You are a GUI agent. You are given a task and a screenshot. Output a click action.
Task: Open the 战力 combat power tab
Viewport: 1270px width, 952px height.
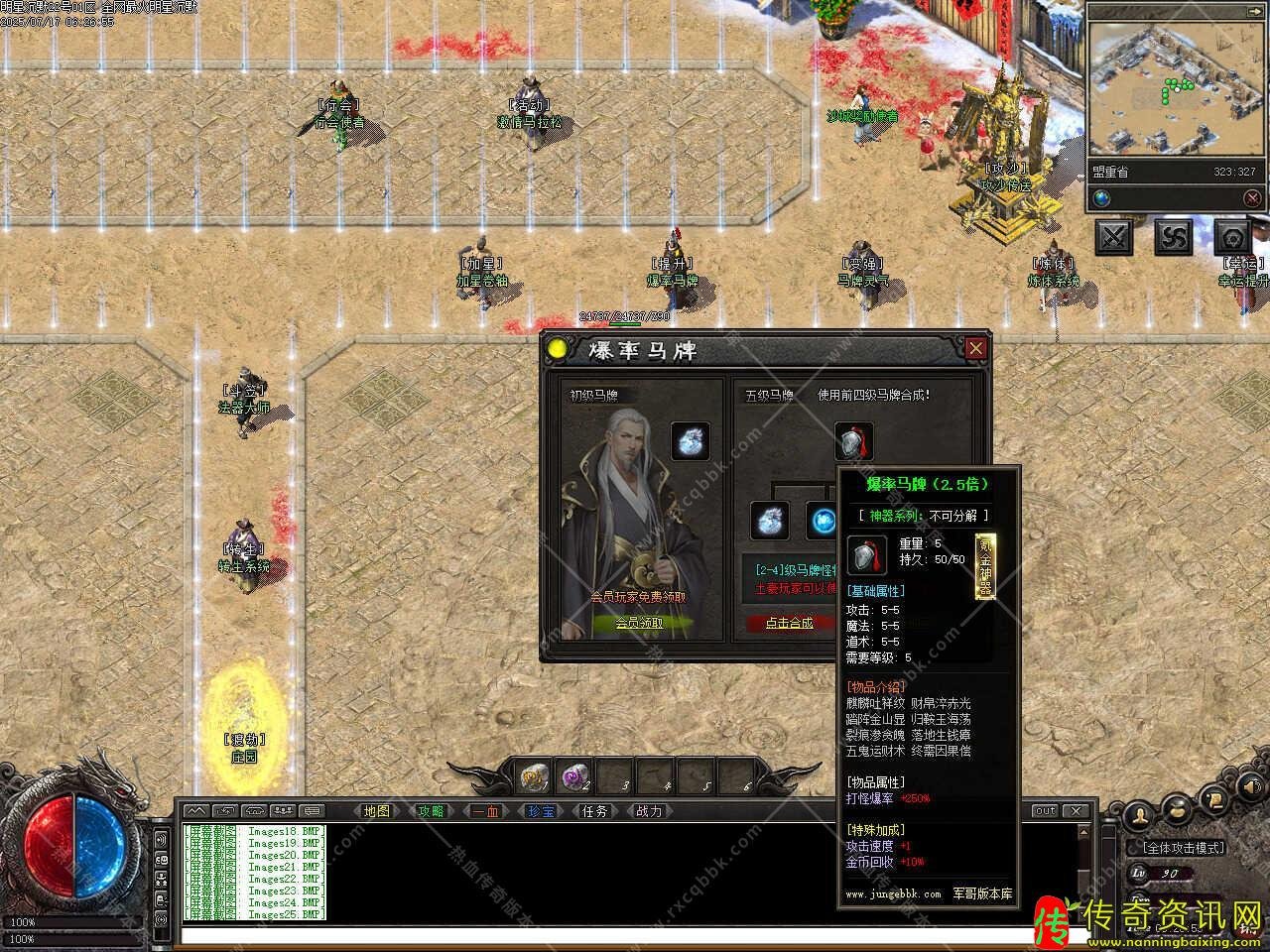tap(649, 811)
